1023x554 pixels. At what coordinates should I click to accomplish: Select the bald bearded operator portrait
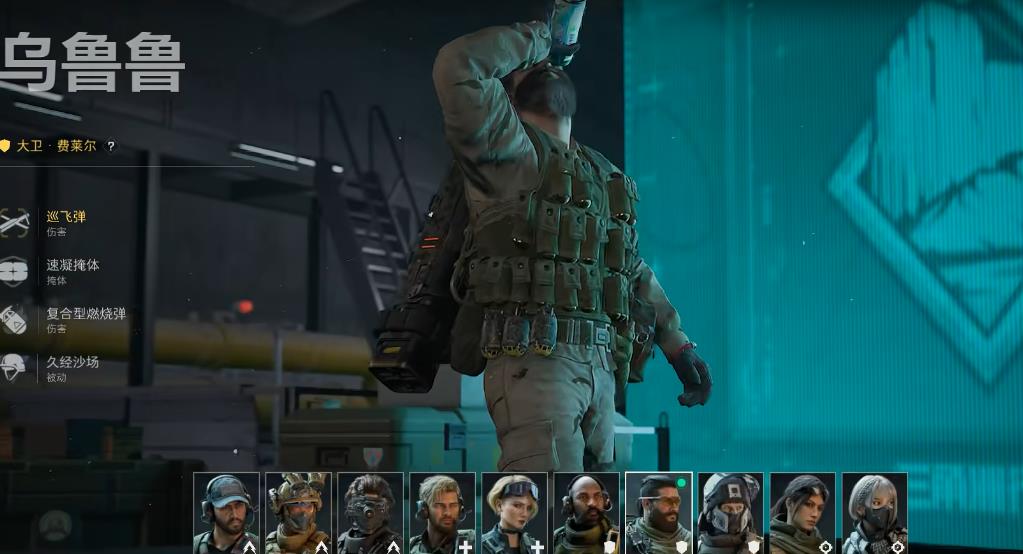587,512
